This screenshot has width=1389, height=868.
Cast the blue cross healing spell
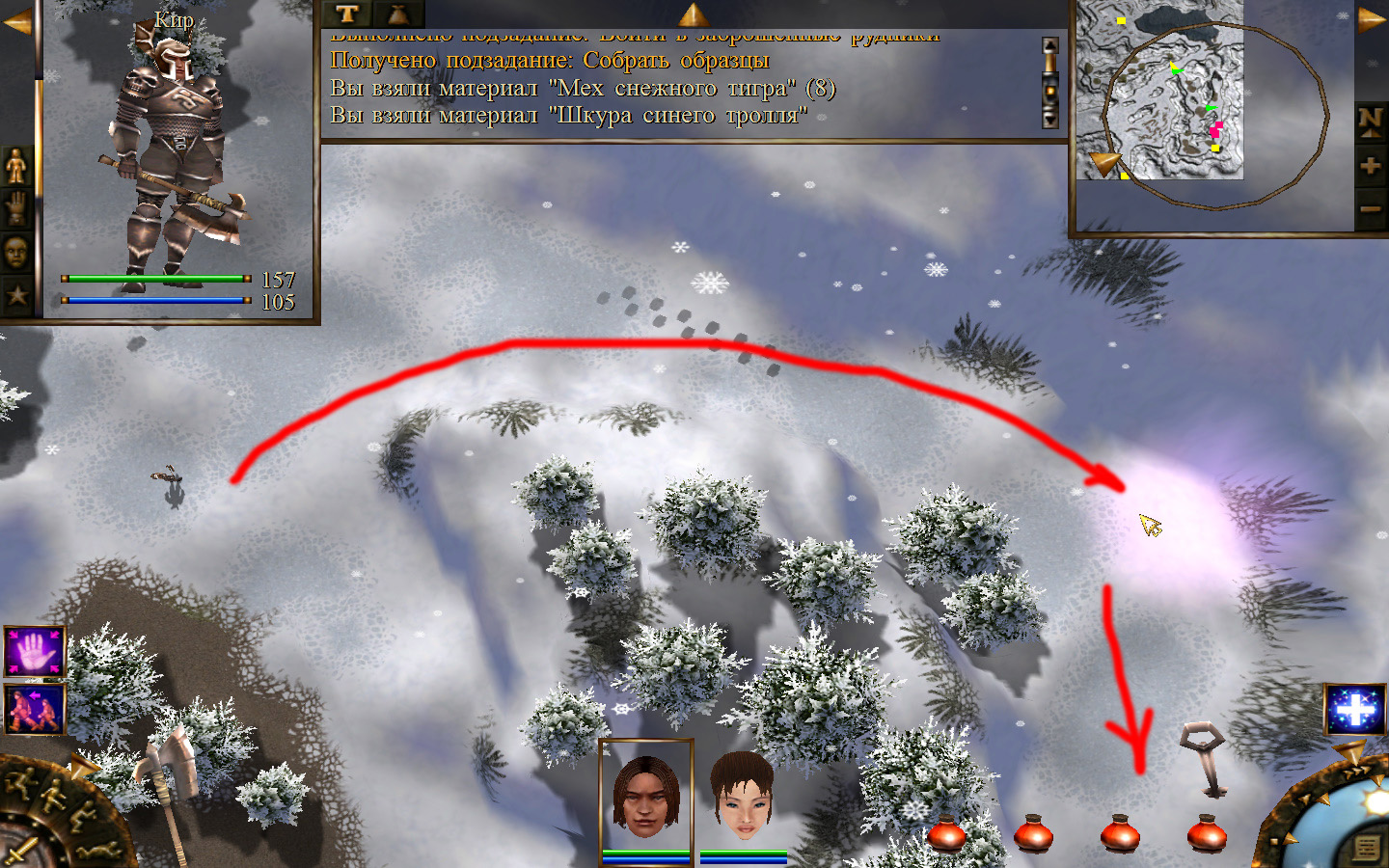pos(1354,710)
